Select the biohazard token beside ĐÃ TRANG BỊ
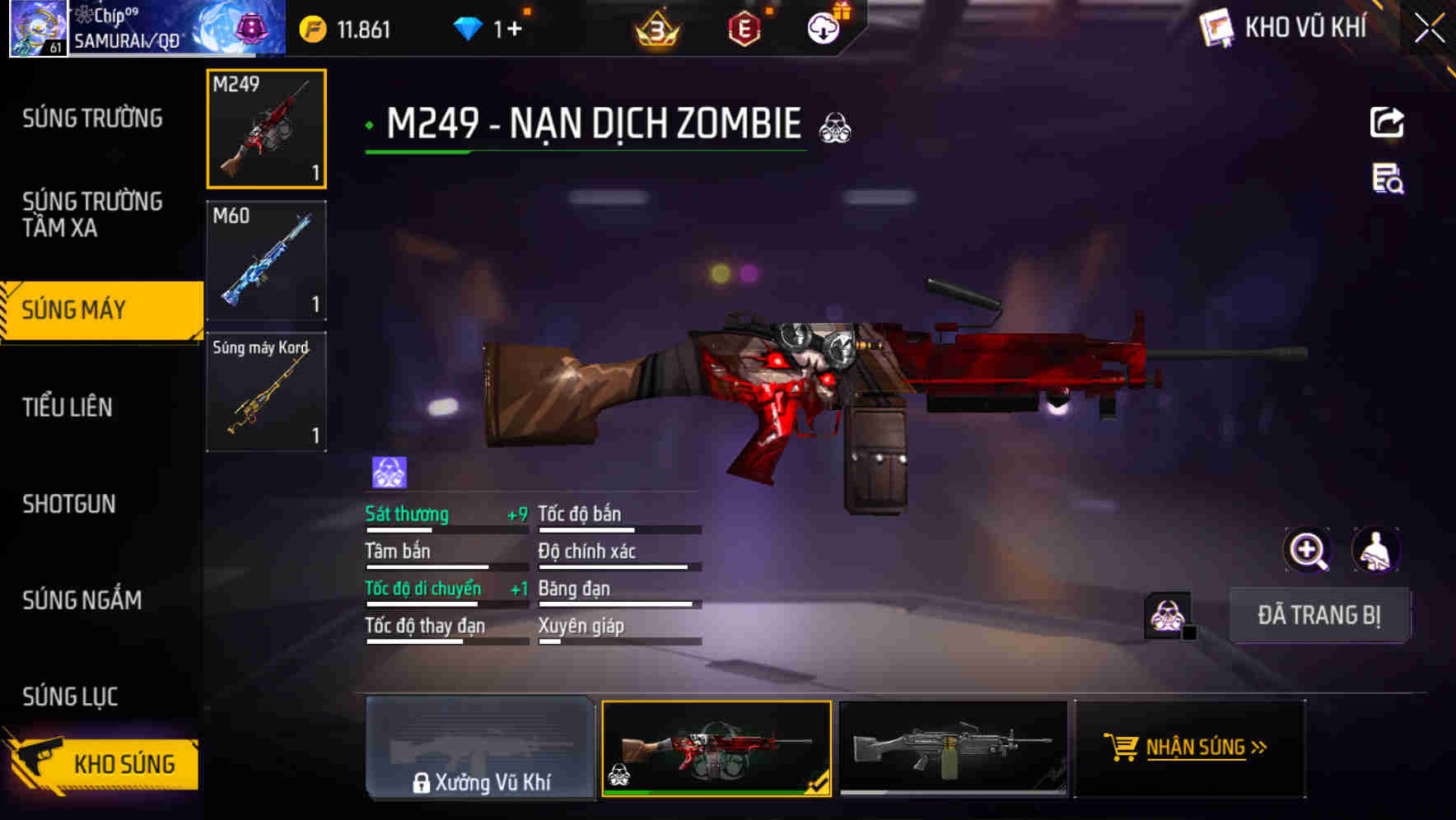 pyautogui.click(x=1167, y=614)
